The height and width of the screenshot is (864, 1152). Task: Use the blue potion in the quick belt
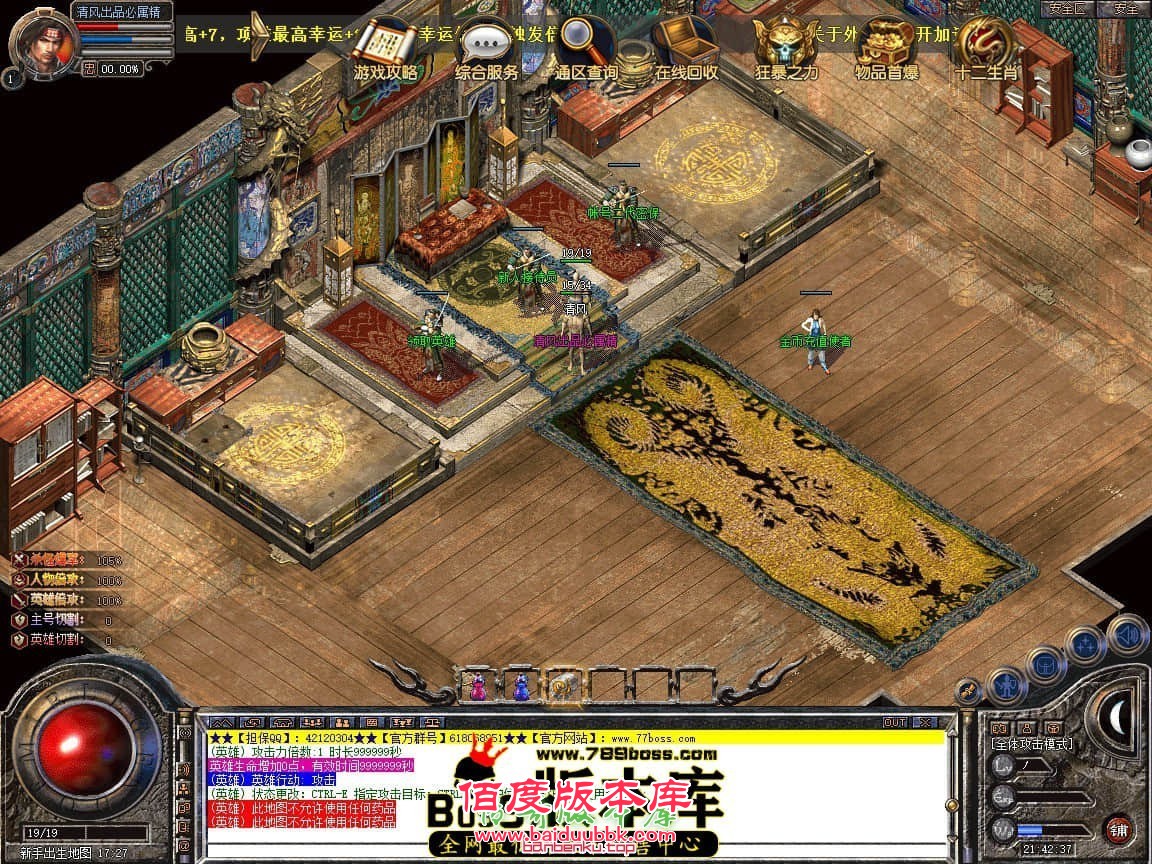pos(520,686)
